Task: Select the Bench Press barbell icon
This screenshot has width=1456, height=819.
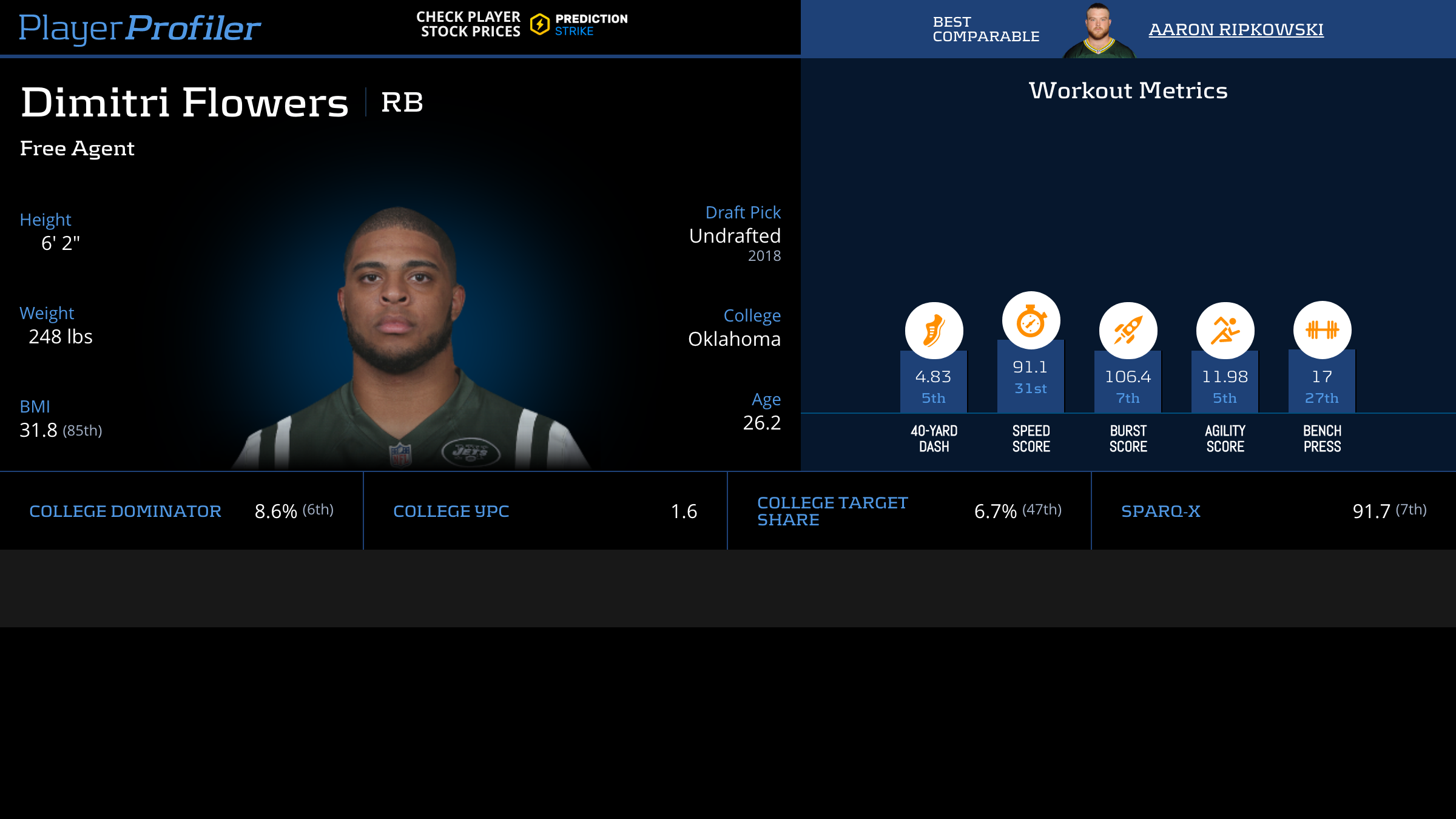Action: point(1322,330)
